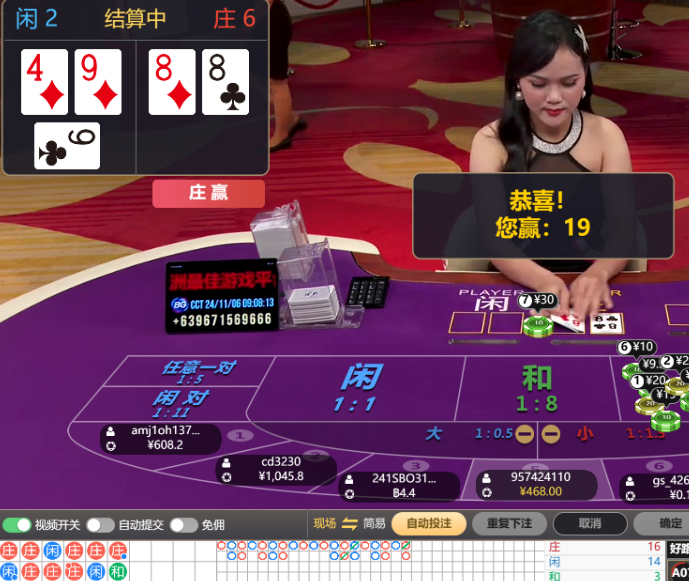Open 自动投注 auto-bet
Screen dimensions: 689x581
click(429, 524)
